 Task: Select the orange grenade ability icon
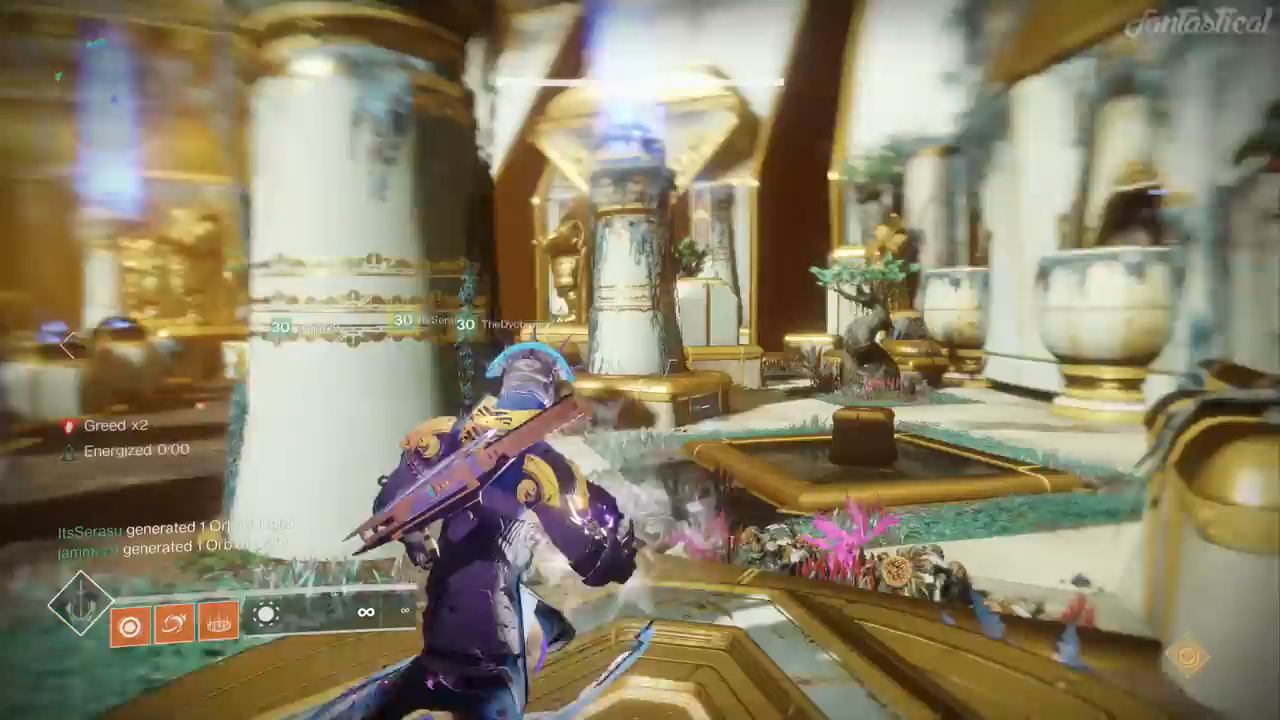[x=130, y=626]
